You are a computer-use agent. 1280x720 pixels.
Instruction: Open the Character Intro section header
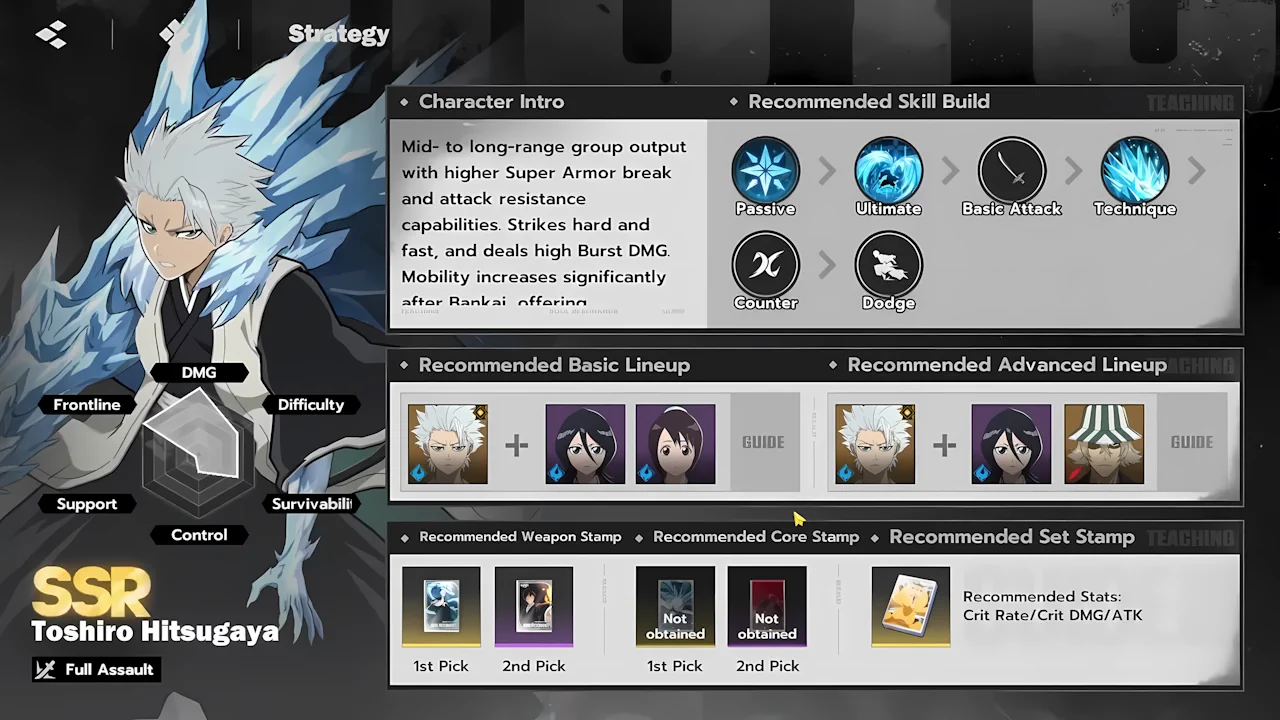pos(491,101)
